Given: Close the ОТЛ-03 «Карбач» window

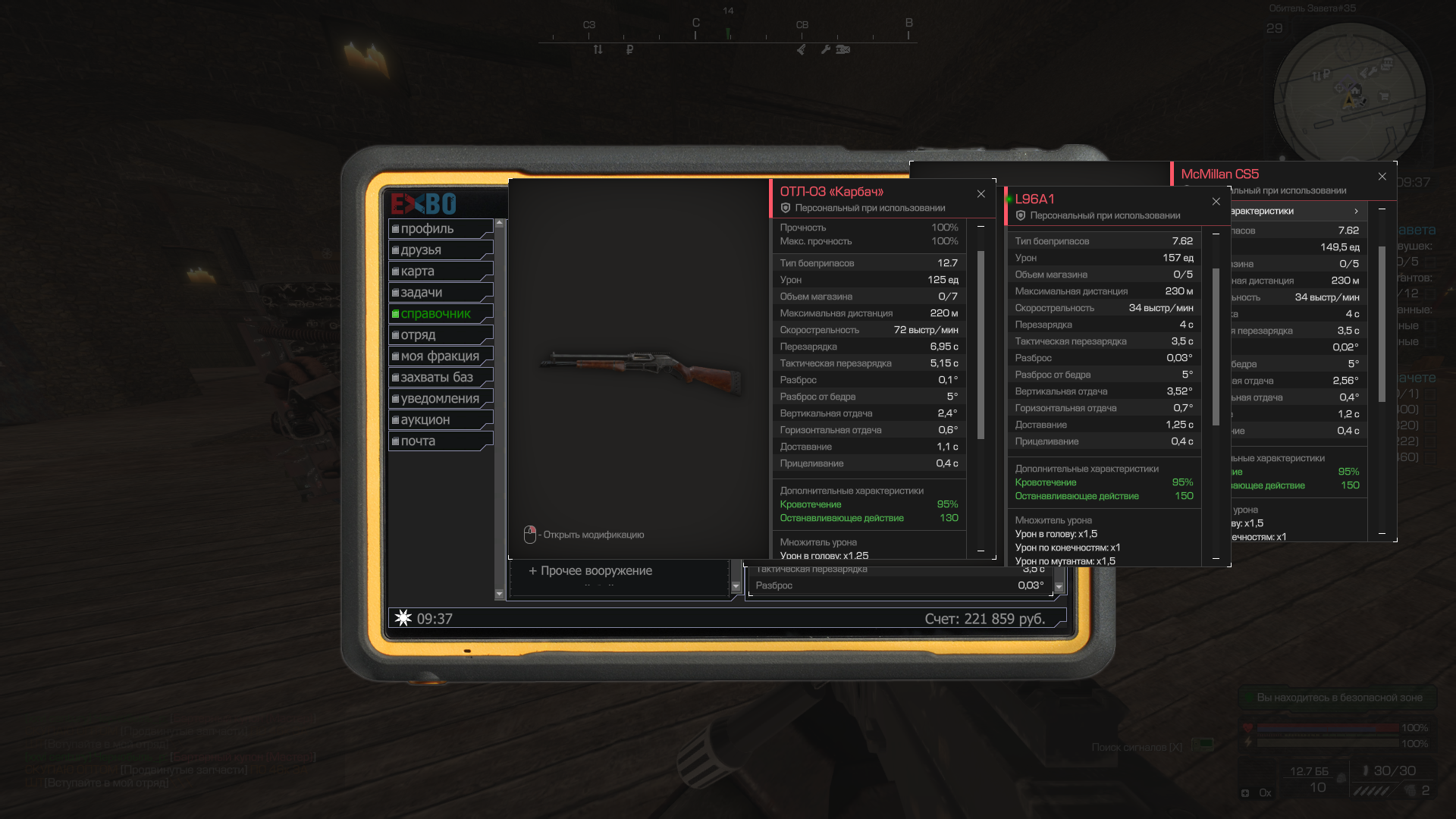Looking at the screenshot, I should (x=981, y=194).
